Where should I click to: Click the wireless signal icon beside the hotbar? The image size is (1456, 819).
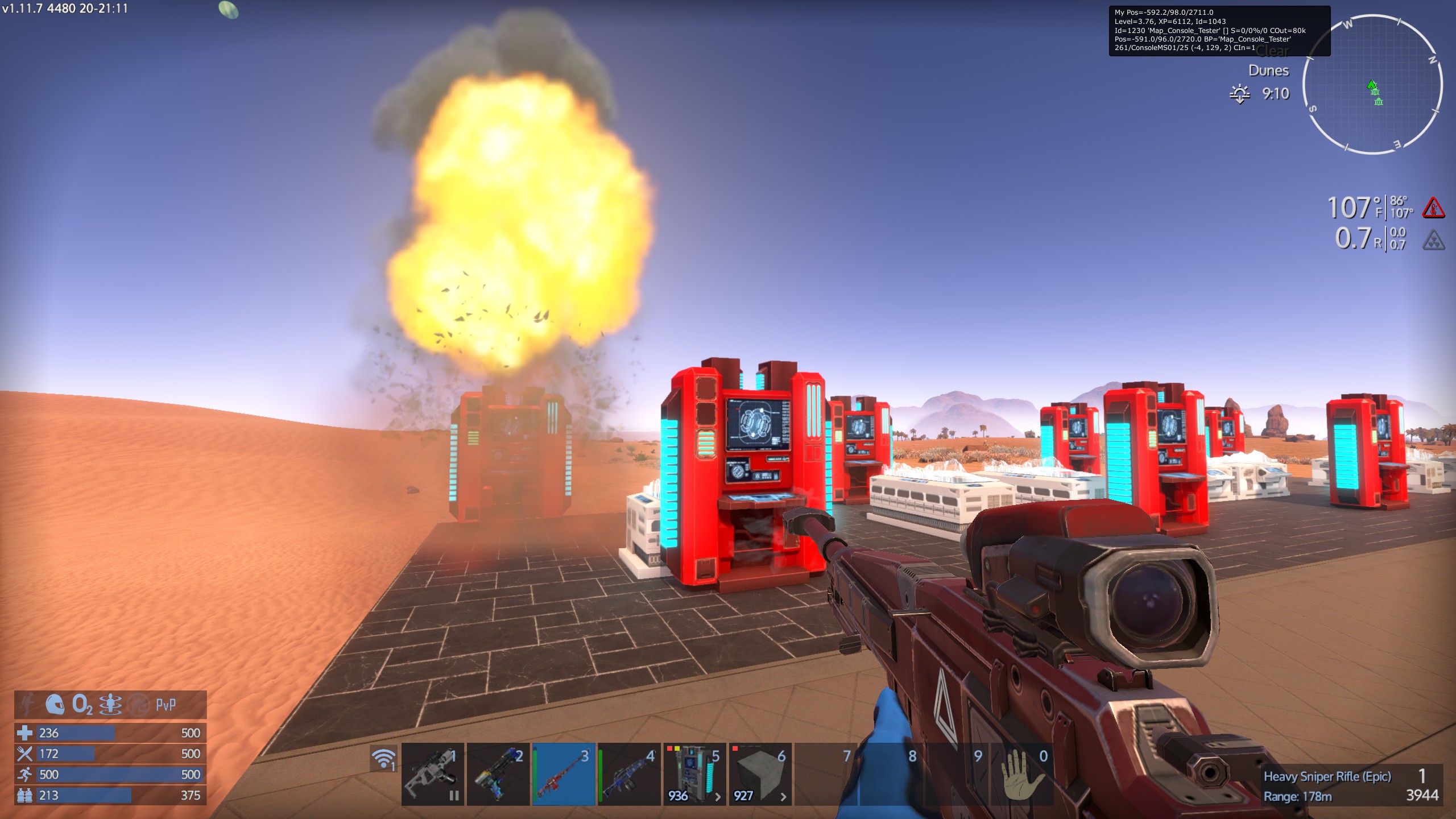tap(384, 759)
